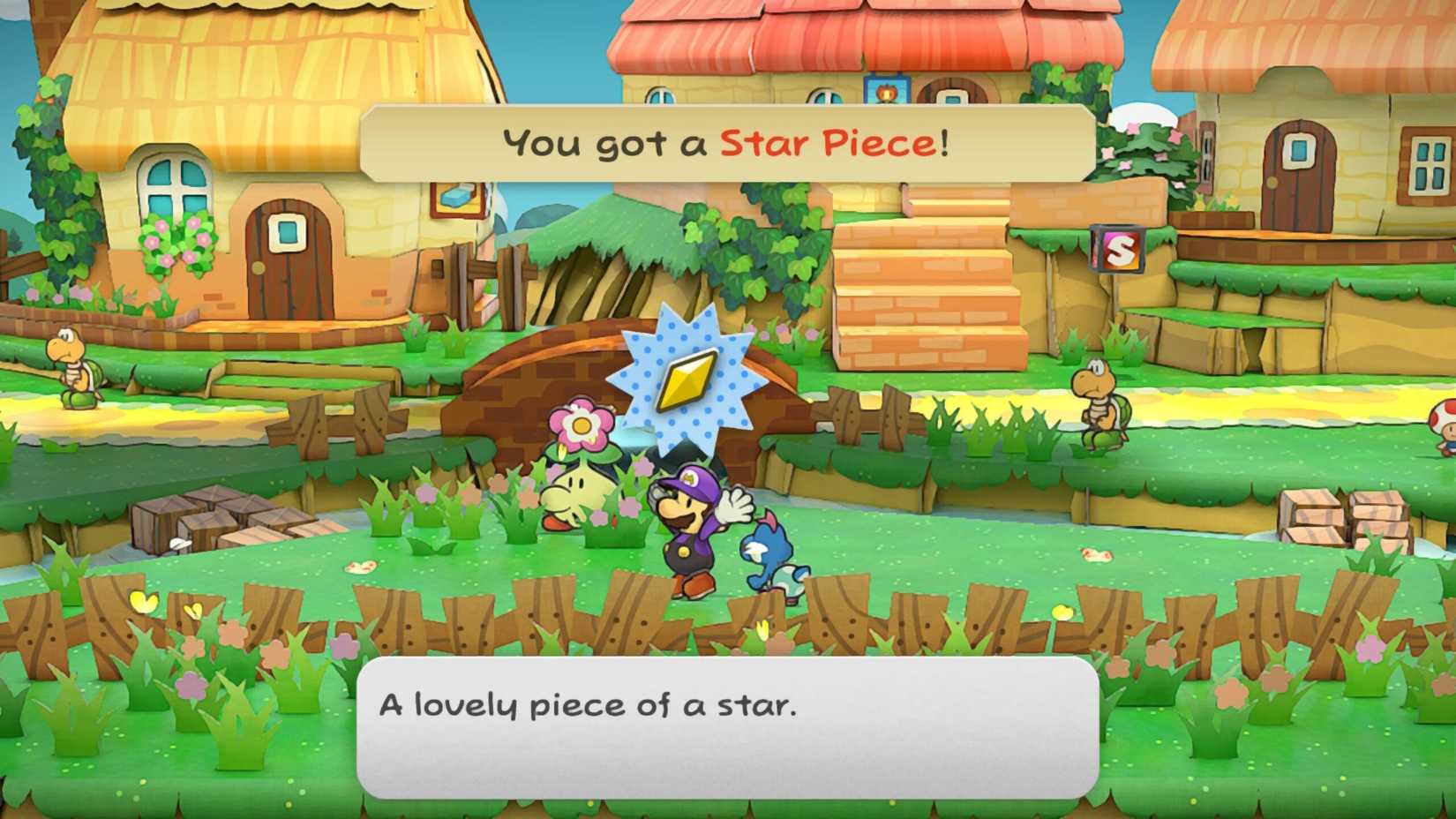Select the You got a Star Piece banner
The height and width of the screenshot is (819, 1456).
(x=724, y=141)
